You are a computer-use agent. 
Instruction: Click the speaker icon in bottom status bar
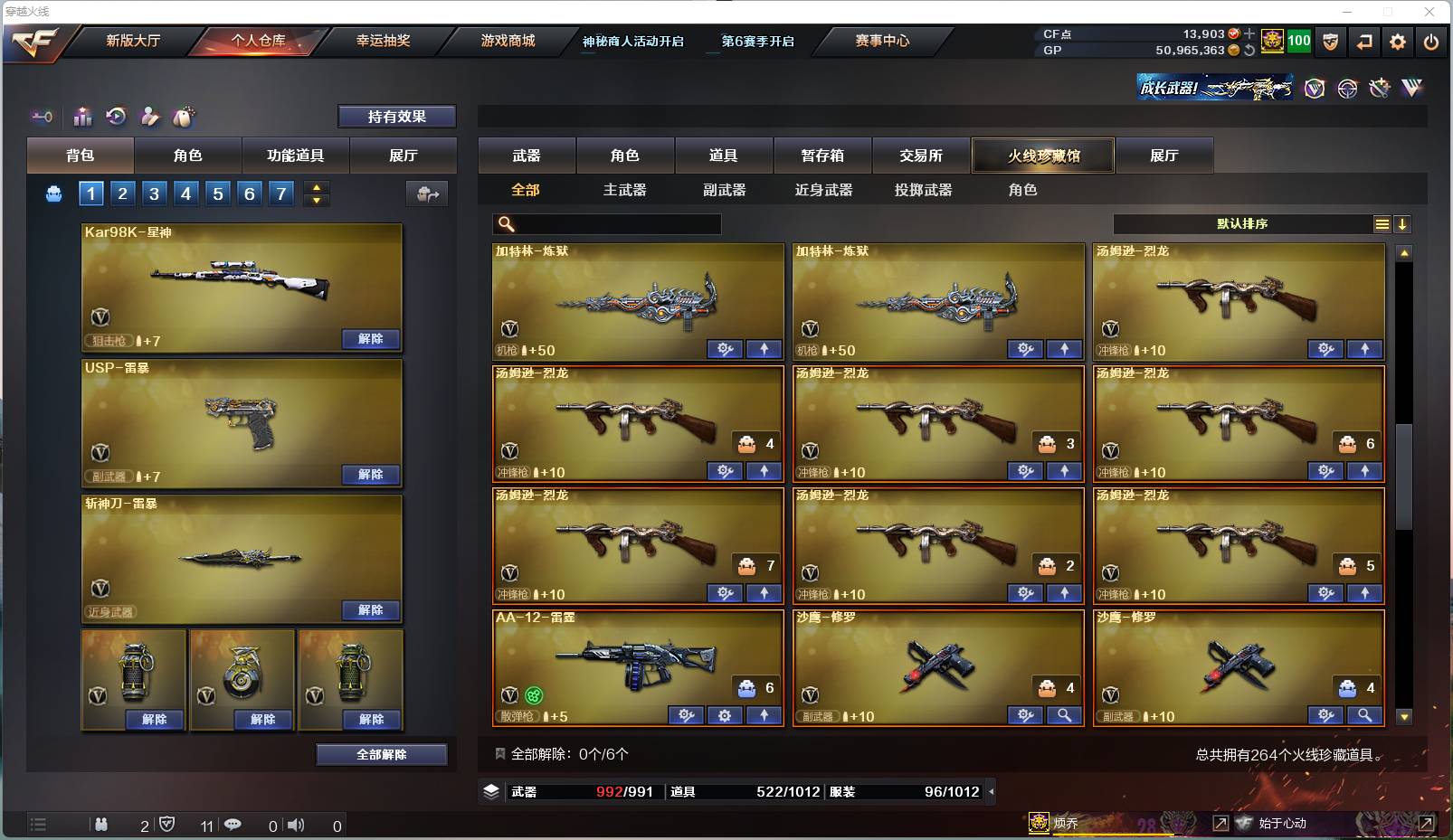[x=296, y=826]
